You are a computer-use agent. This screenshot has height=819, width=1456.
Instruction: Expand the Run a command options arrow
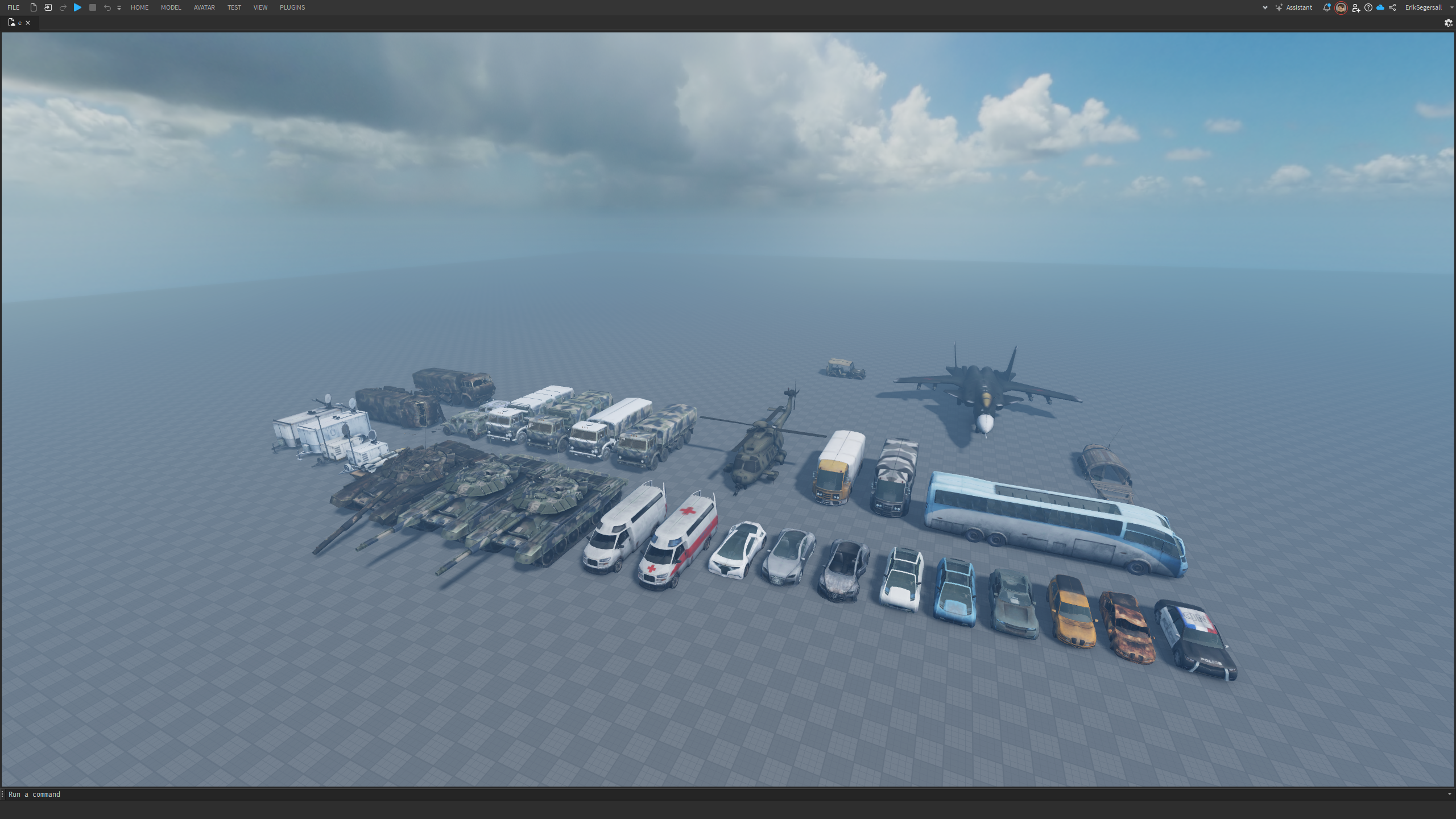[x=1449, y=794]
